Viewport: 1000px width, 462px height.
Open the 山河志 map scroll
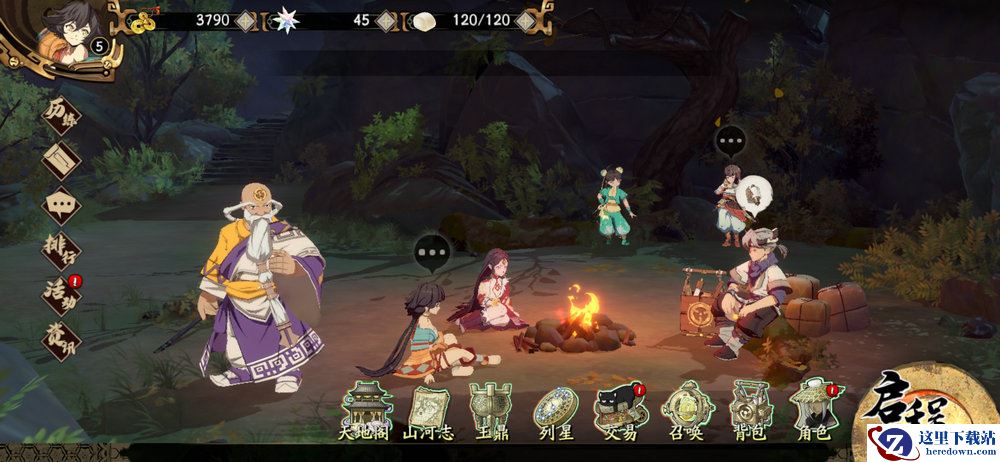tap(428, 412)
